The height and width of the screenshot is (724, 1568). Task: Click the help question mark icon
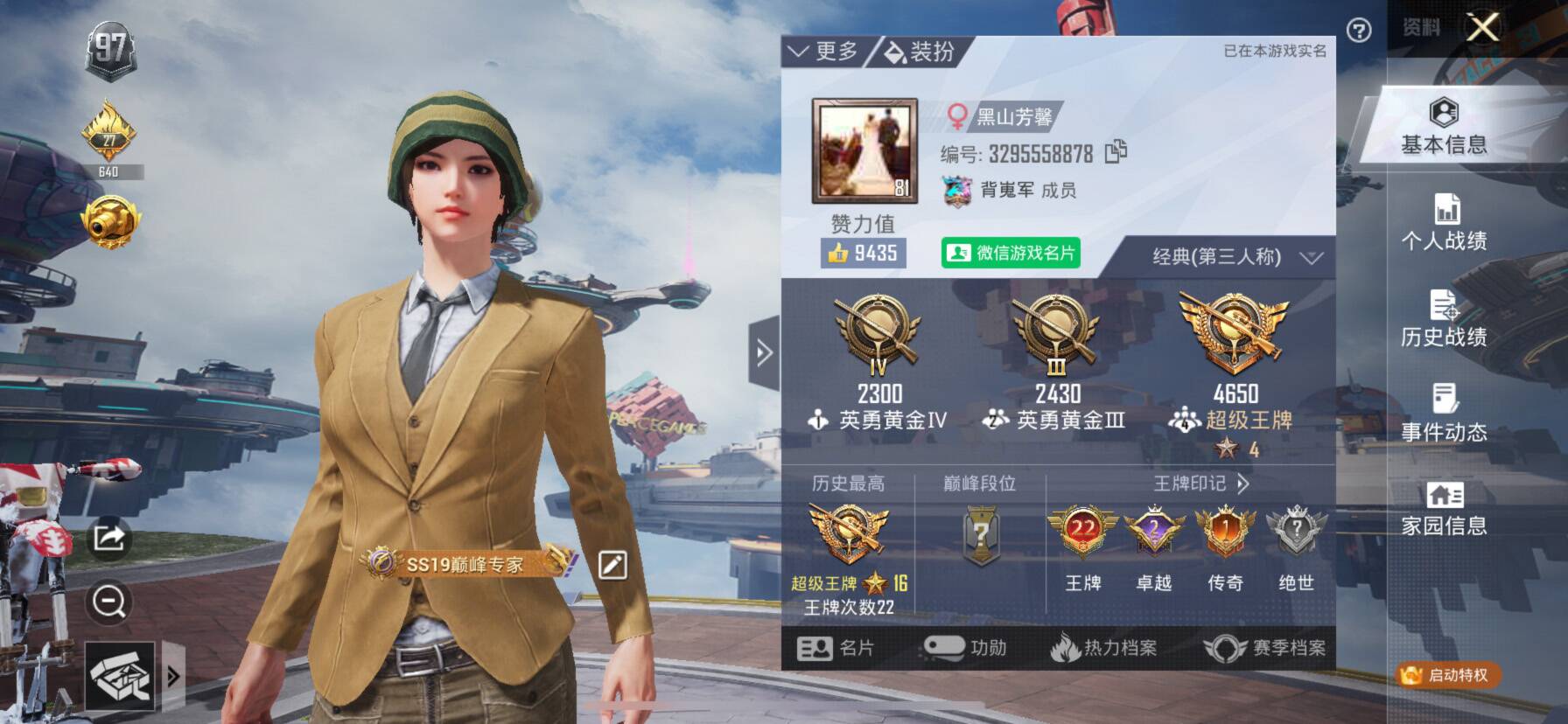[1358, 31]
